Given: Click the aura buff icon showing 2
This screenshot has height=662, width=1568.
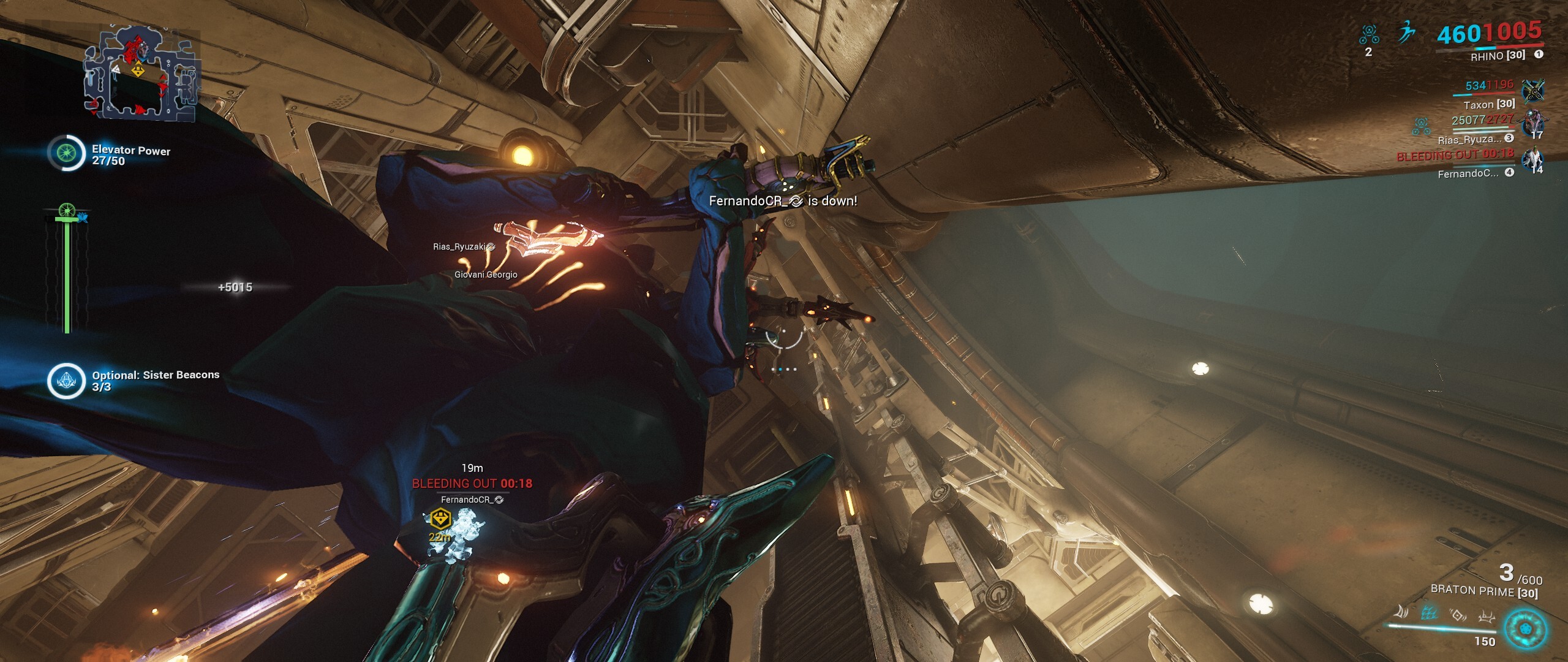Looking at the screenshot, I should 1369,34.
